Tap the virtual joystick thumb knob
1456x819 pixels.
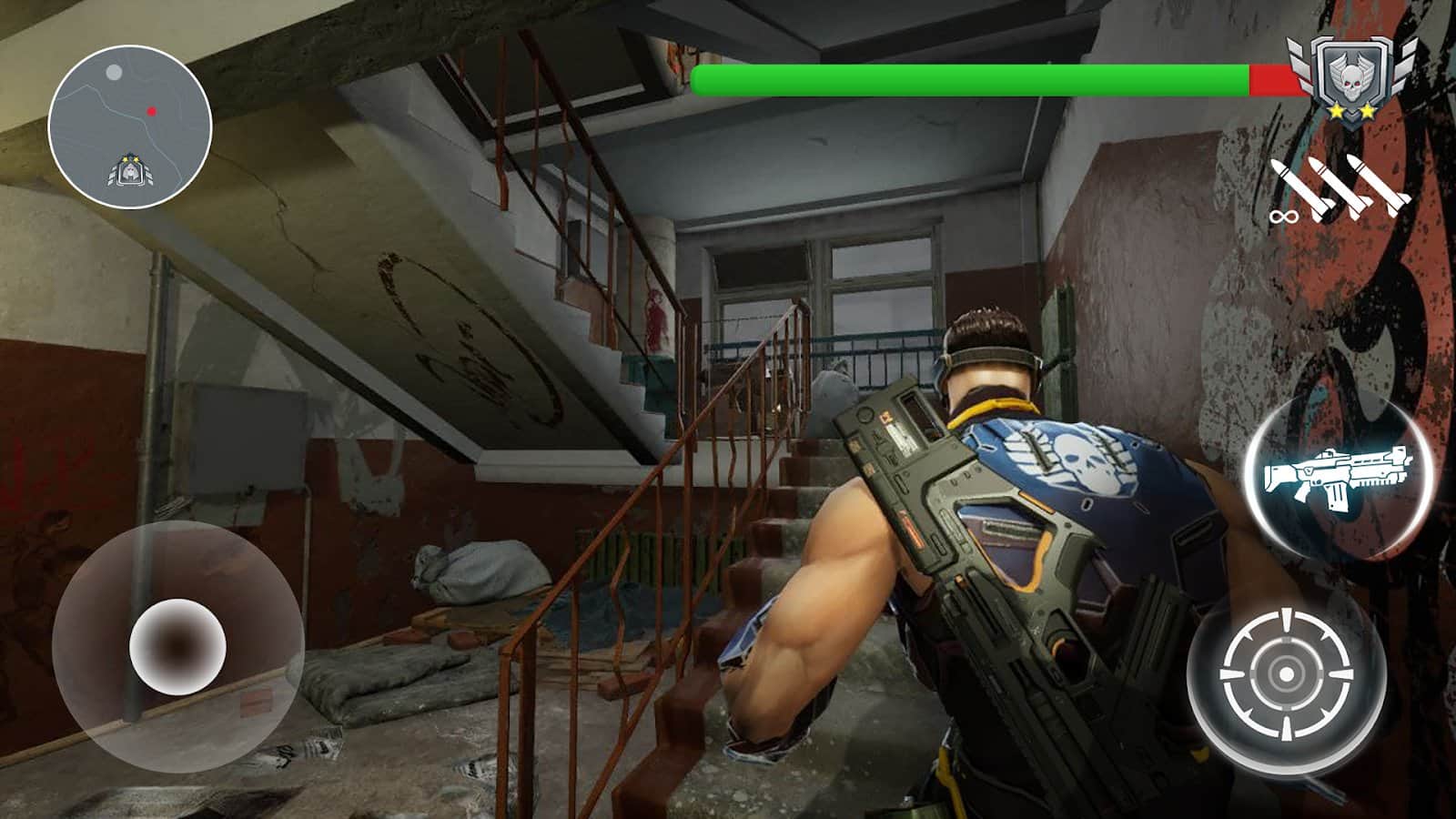coord(177,646)
